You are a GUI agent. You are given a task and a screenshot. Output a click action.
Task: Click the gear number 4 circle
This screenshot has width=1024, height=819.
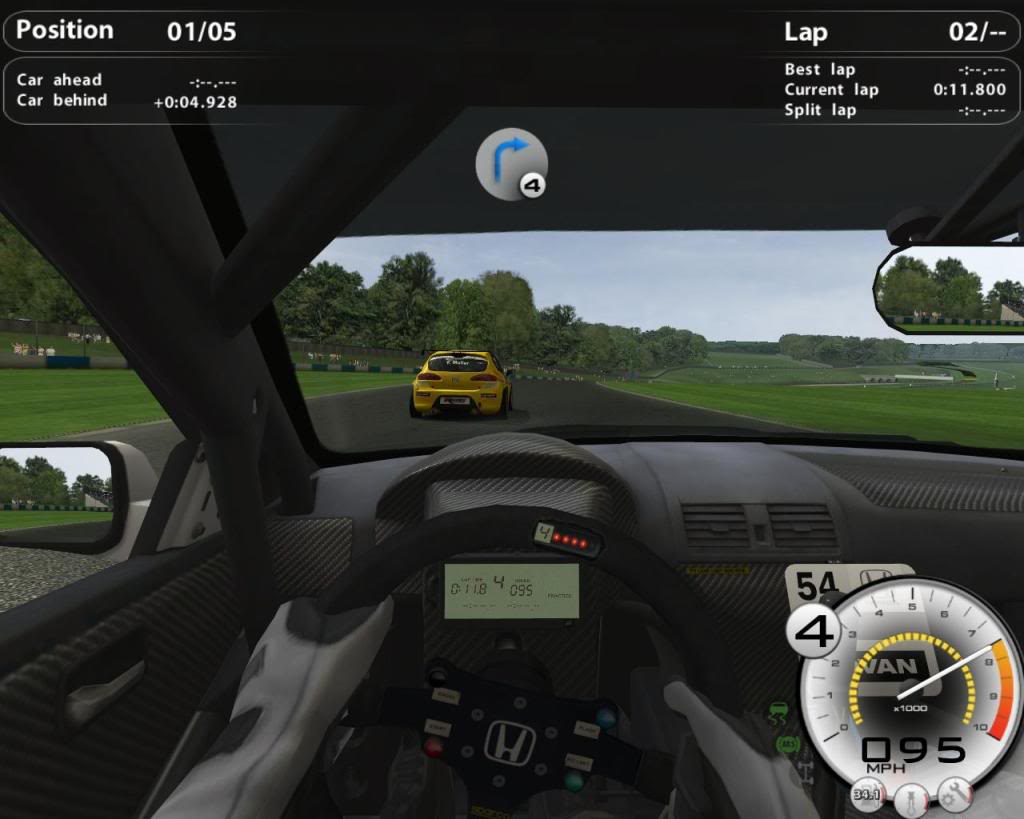click(x=813, y=633)
